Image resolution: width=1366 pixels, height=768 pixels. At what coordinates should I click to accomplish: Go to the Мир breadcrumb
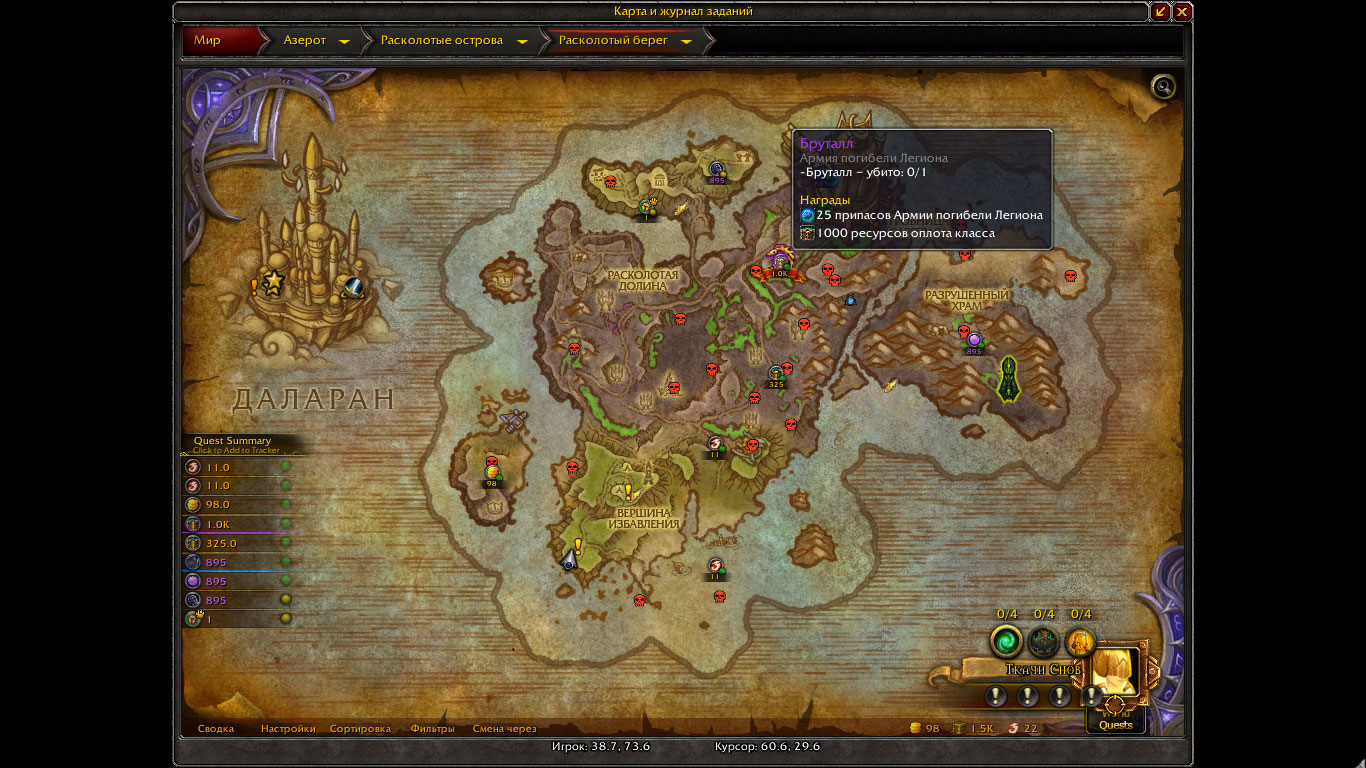pyautogui.click(x=208, y=41)
